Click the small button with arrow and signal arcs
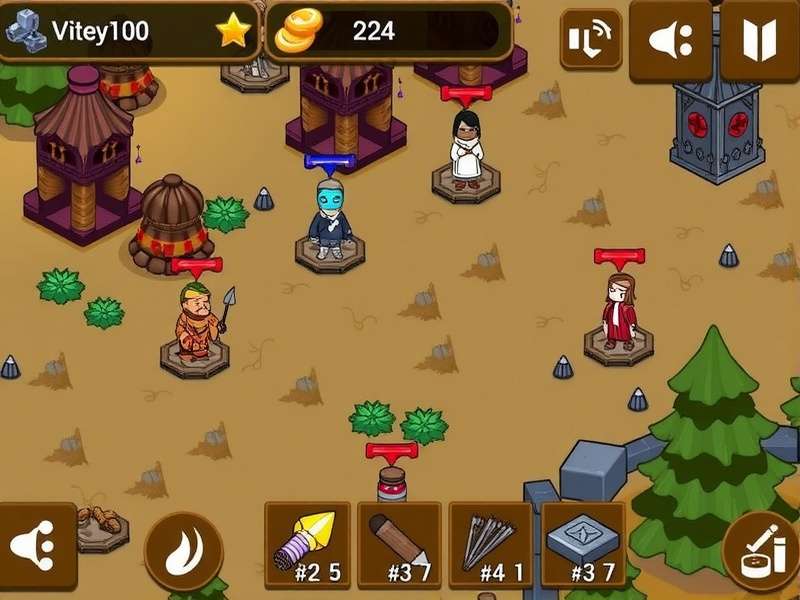The image size is (800, 600). pos(590,39)
